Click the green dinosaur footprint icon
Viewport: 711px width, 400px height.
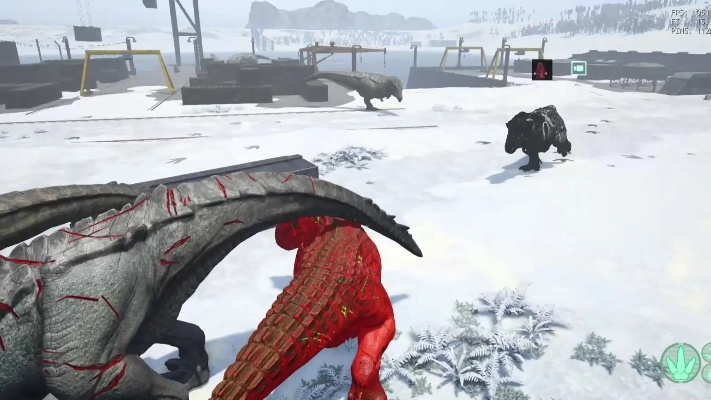679,362
